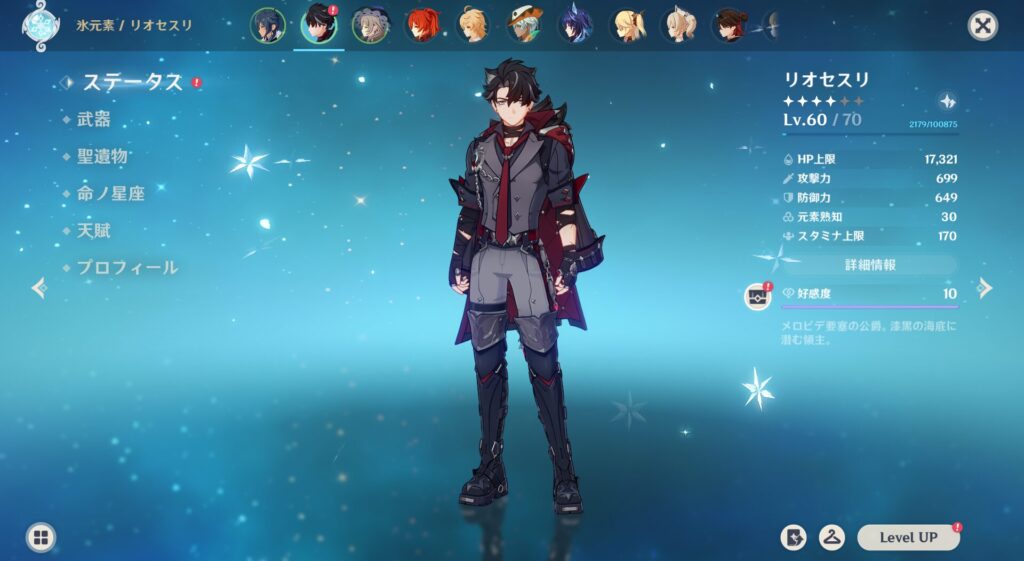Click the treasure chest icon beside 好感度
This screenshot has width=1024, height=561.
(x=759, y=296)
